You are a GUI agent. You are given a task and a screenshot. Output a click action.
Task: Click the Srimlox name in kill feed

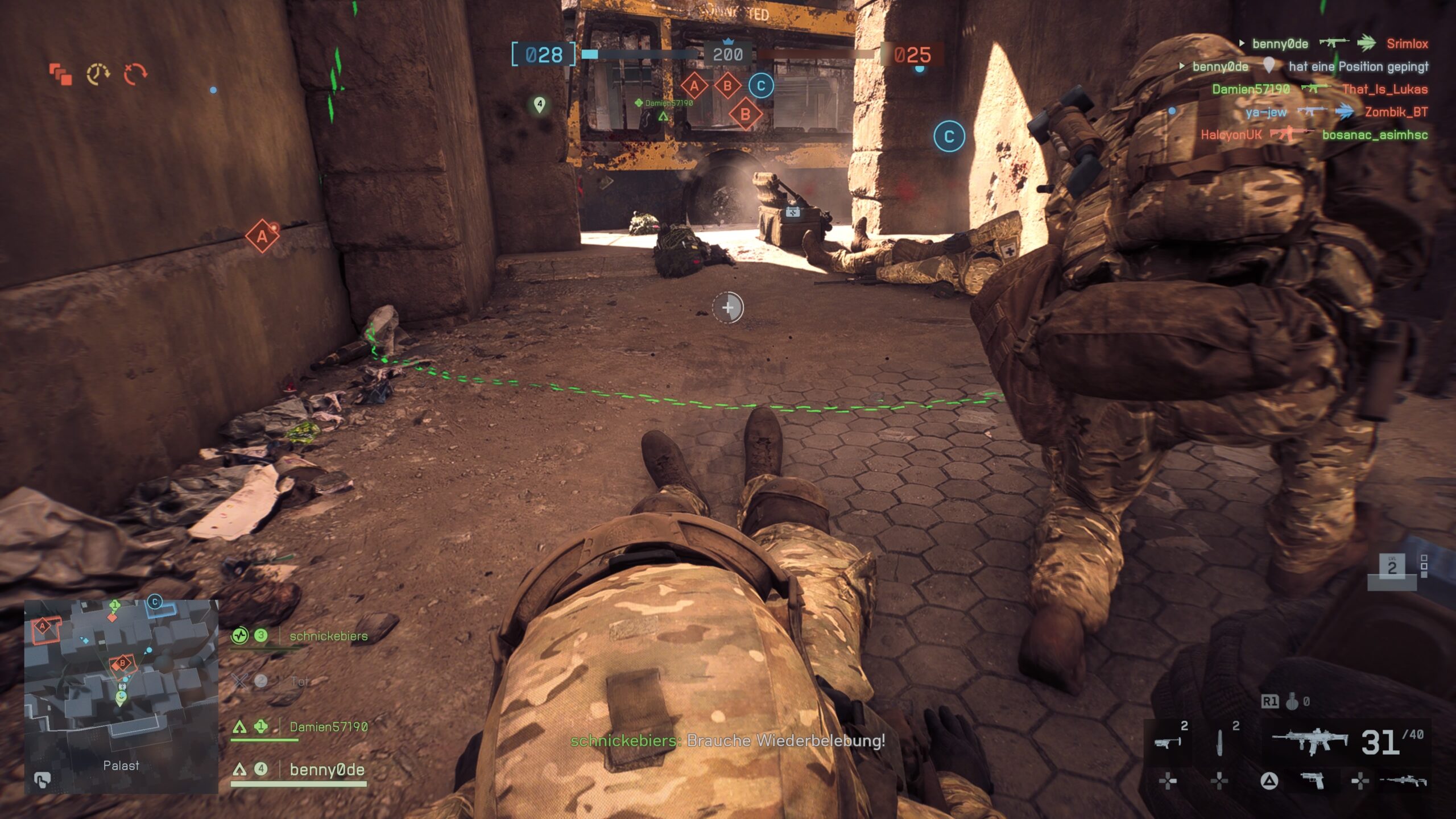tap(1407, 44)
